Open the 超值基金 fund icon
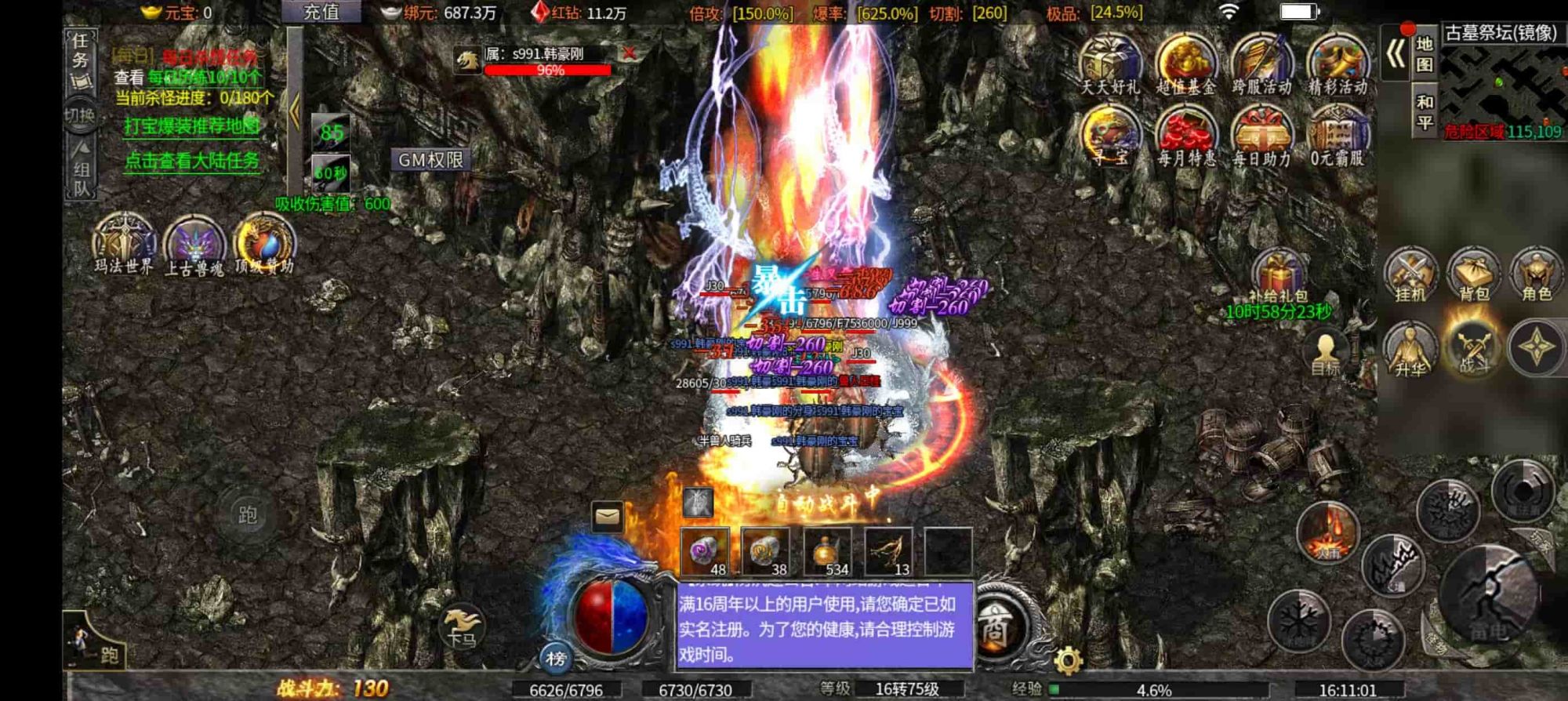Image resolution: width=1568 pixels, height=701 pixels. [x=1185, y=63]
